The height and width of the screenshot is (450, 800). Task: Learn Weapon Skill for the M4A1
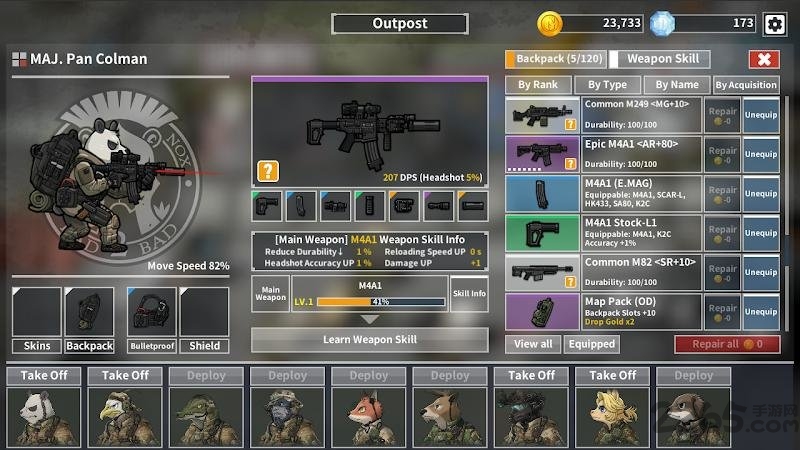pos(369,340)
